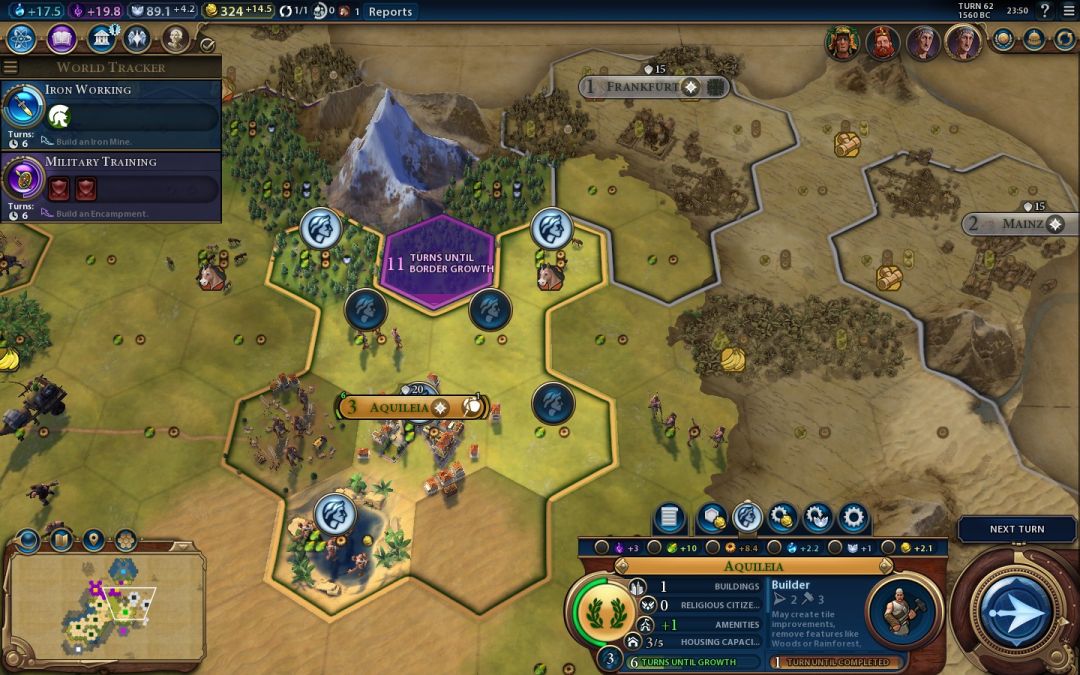This screenshot has width=1080, height=675.
Task: Open the civics tree book icon
Action: 62,39
